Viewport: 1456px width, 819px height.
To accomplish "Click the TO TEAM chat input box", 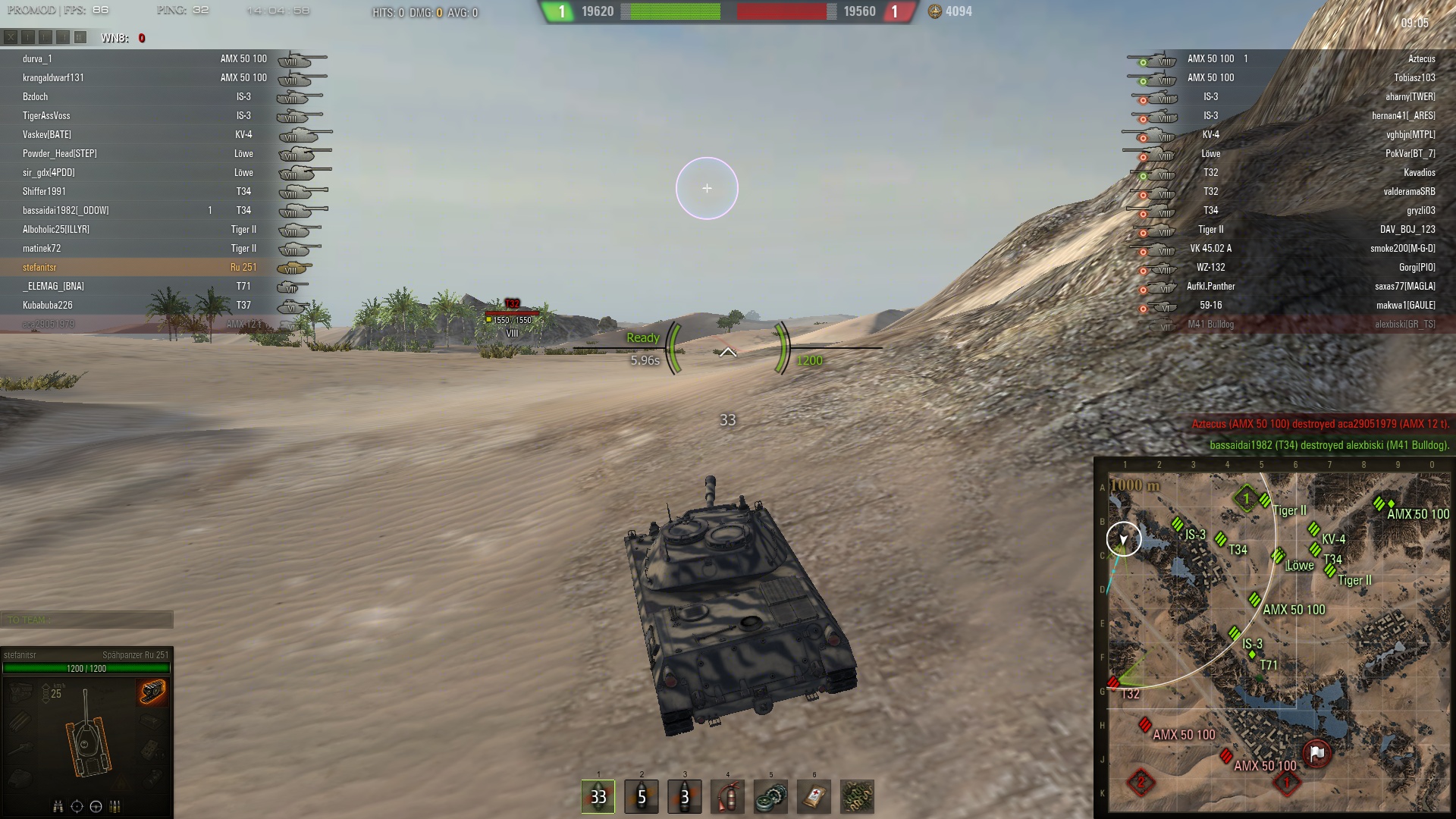I will click(87, 620).
